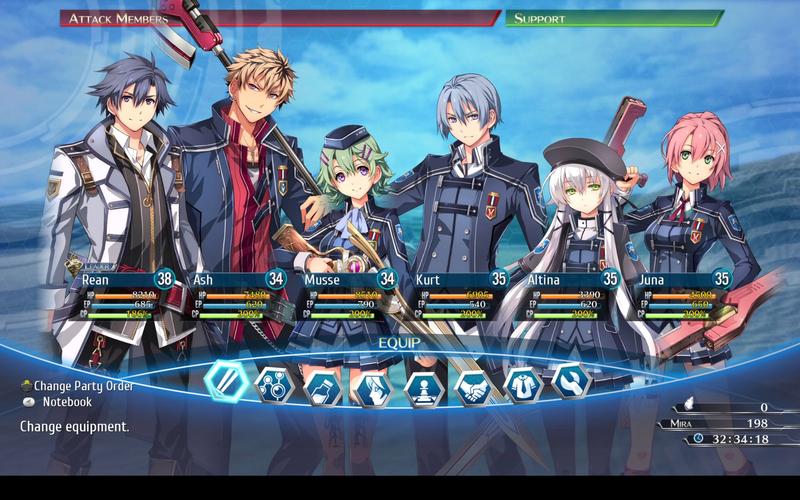Screen dimensions: 800x500
Task: Pick Kurt's party status panel
Action: (x=459, y=296)
